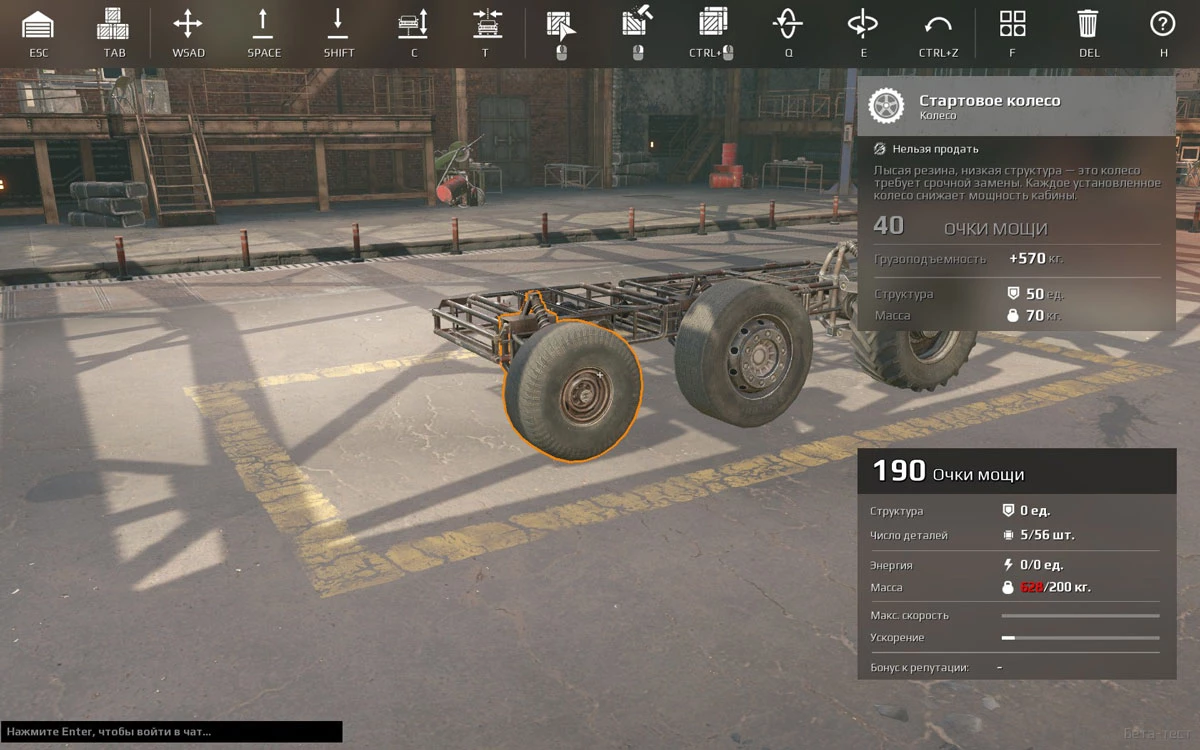
Task: Select the four-way move arrows tool
Action: pyautogui.click(x=188, y=24)
